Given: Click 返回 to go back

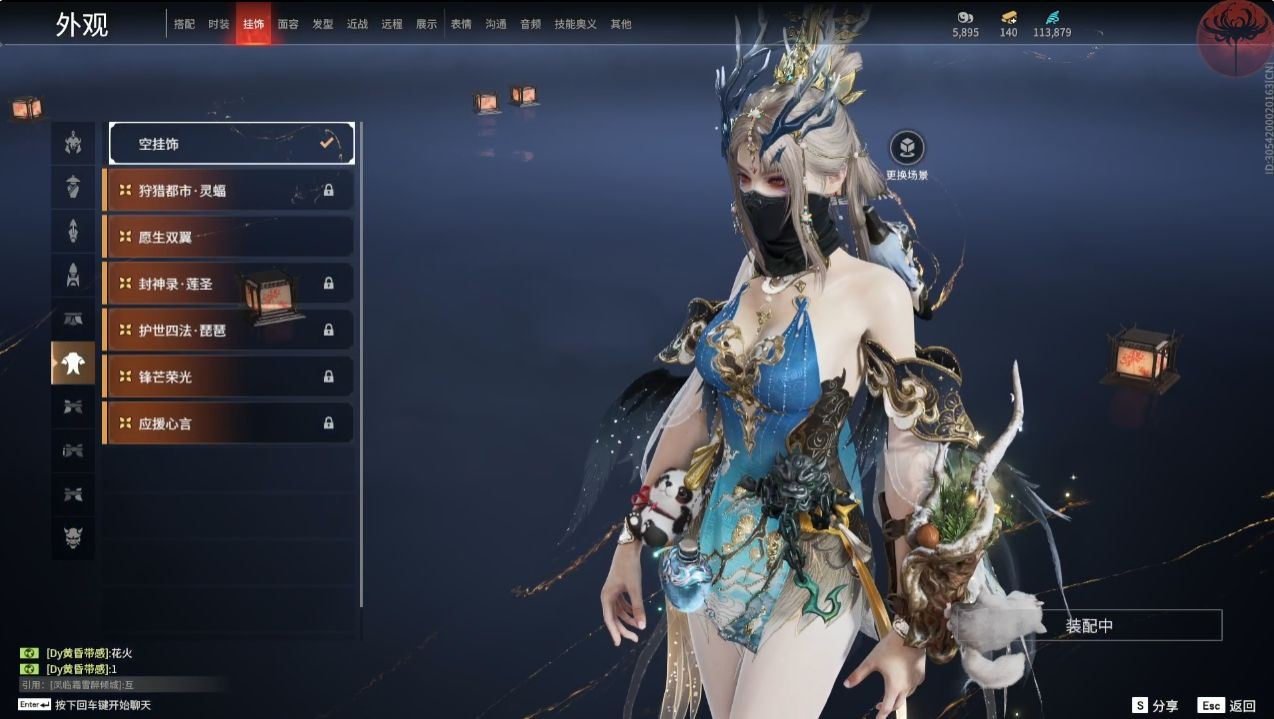Looking at the screenshot, I should (x=1229, y=705).
